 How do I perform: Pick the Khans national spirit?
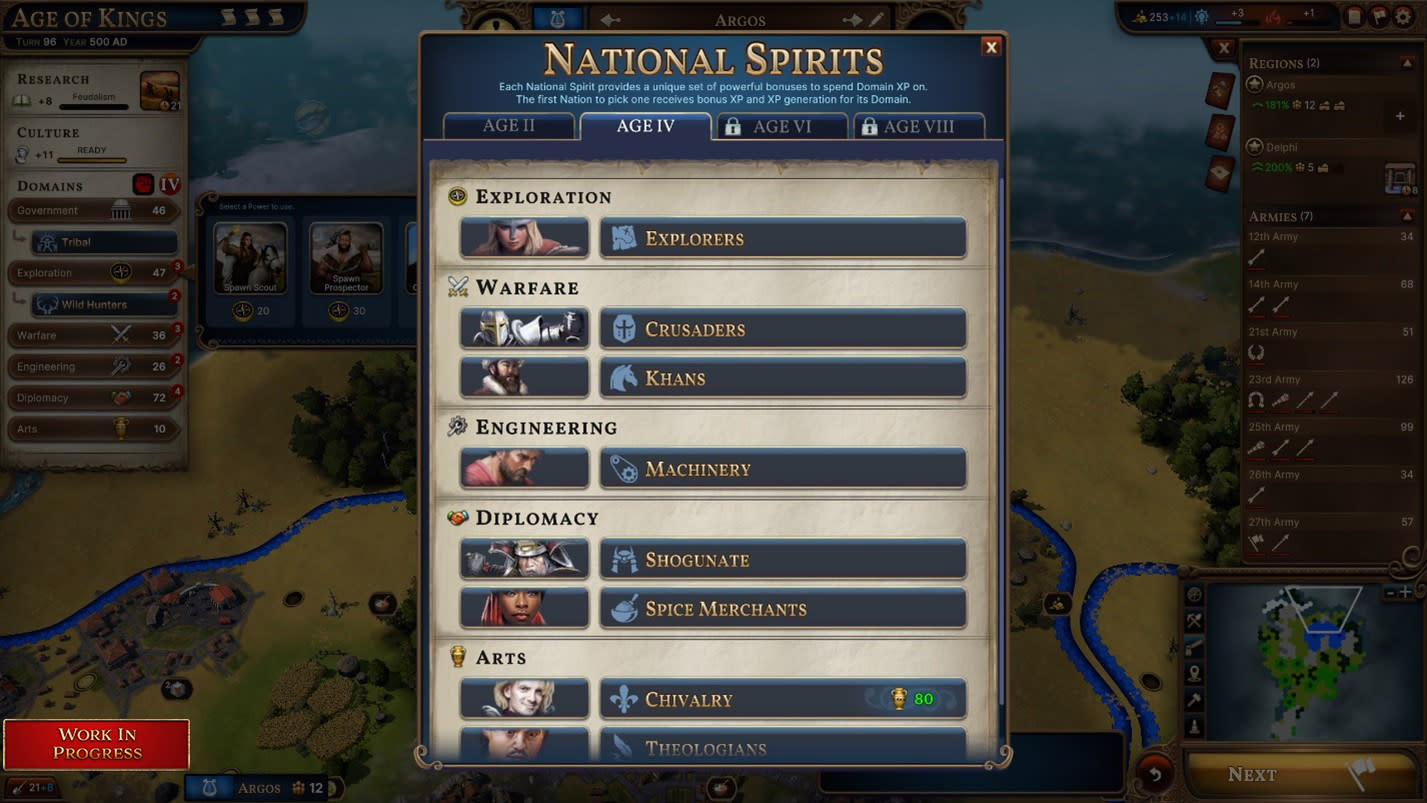click(782, 378)
